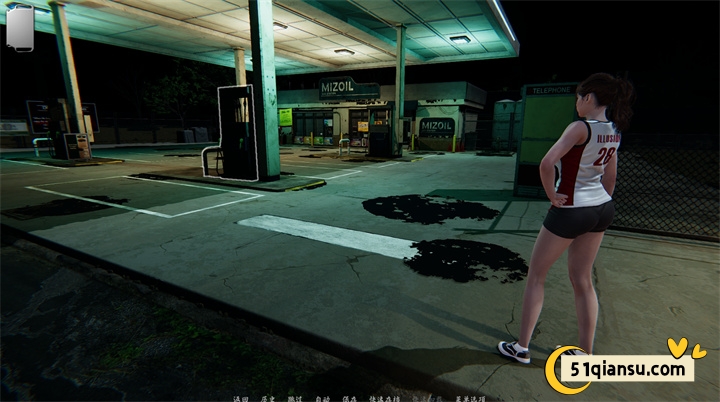720x402 pixels.
Task: Open 历史 (History) log
Action: (x=268, y=398)
